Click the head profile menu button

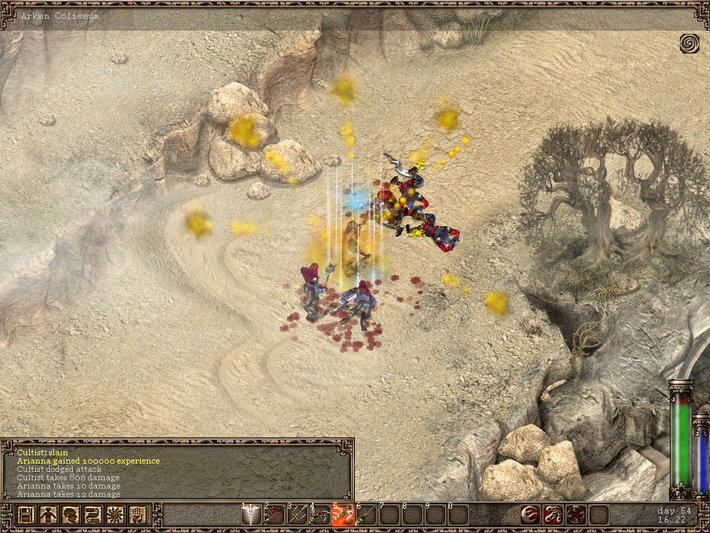coord(71,515)
